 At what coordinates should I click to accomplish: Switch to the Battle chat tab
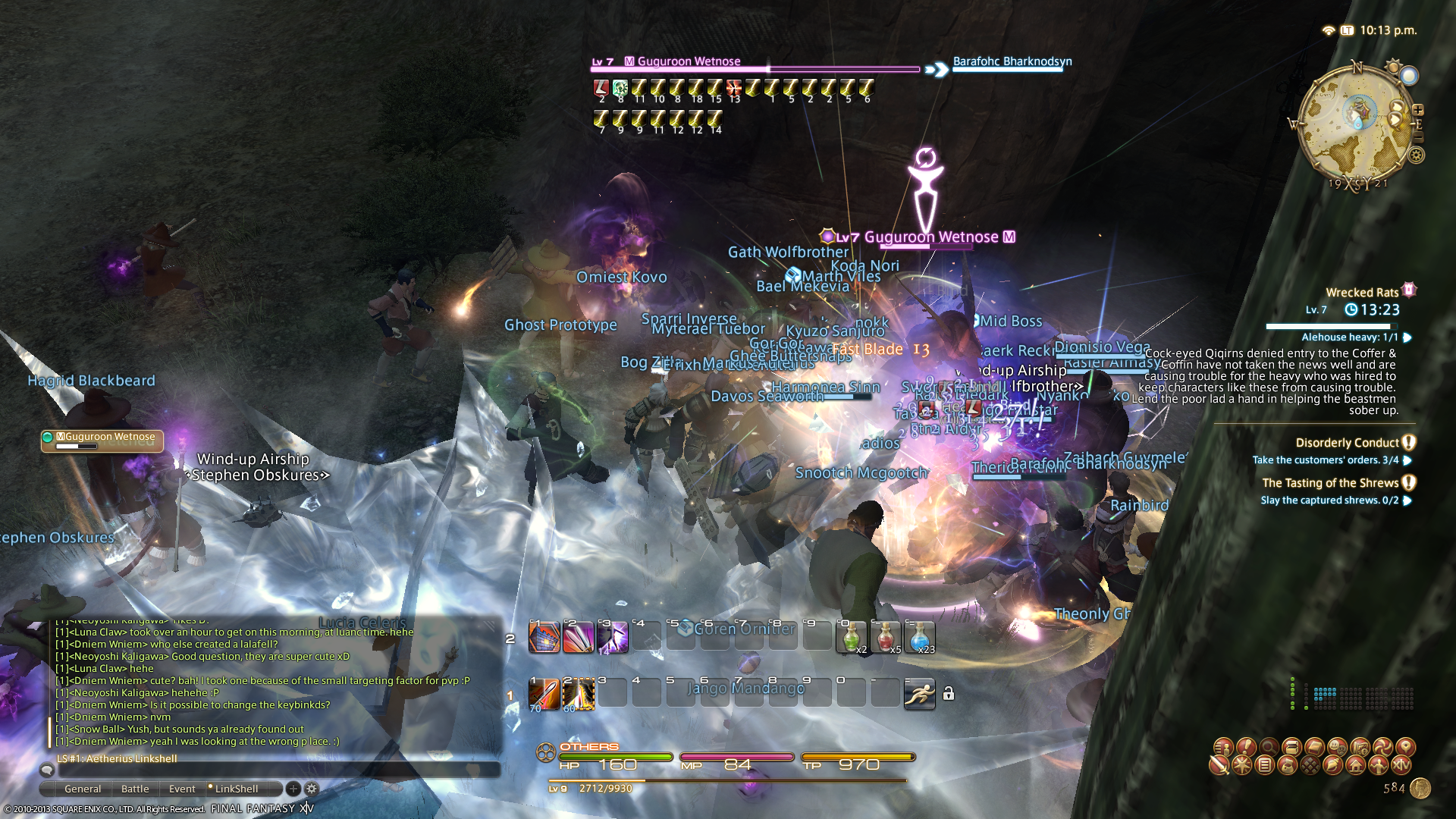[135, 789]
